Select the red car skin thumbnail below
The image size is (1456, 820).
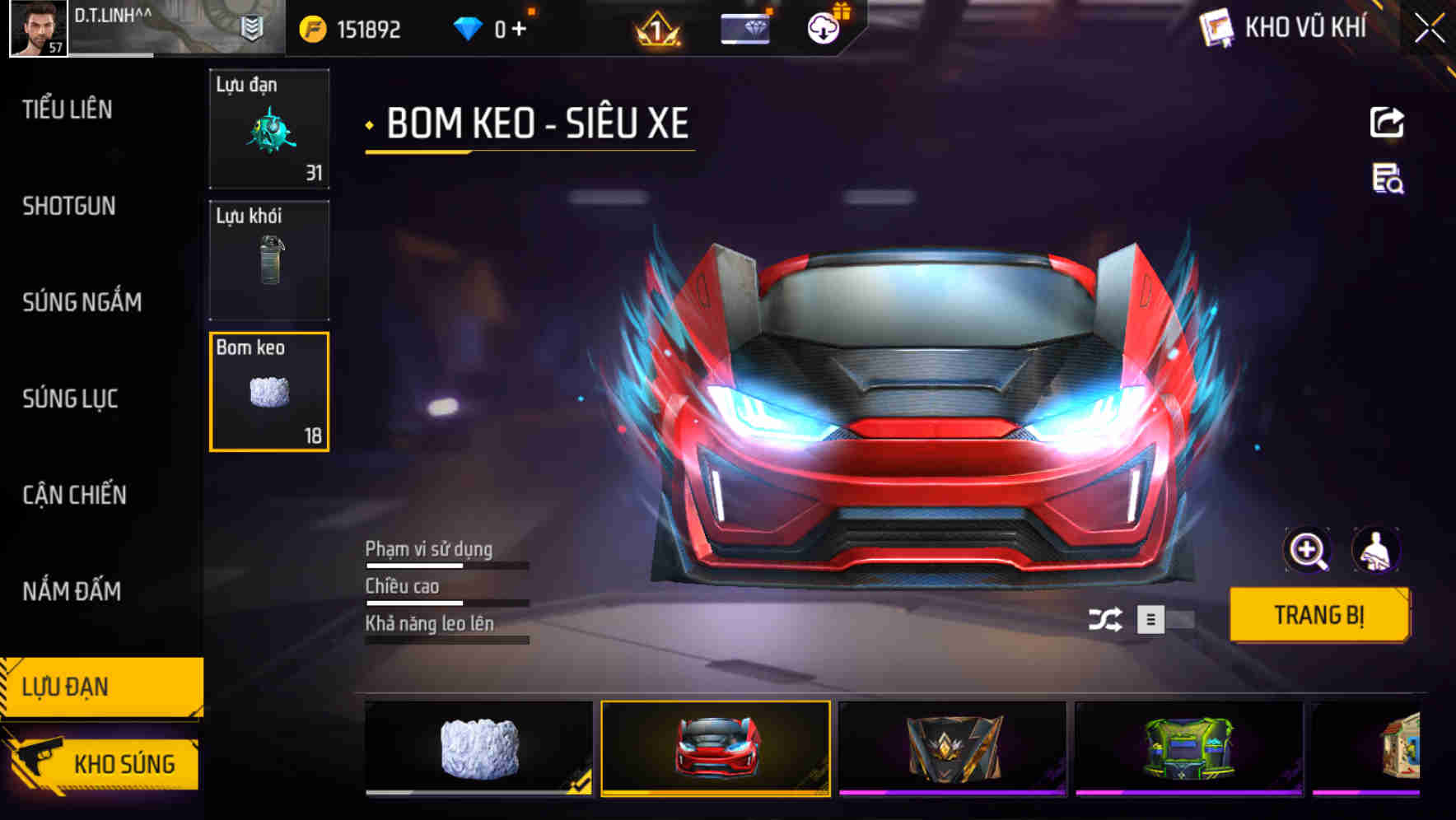[x=713, y=748]
